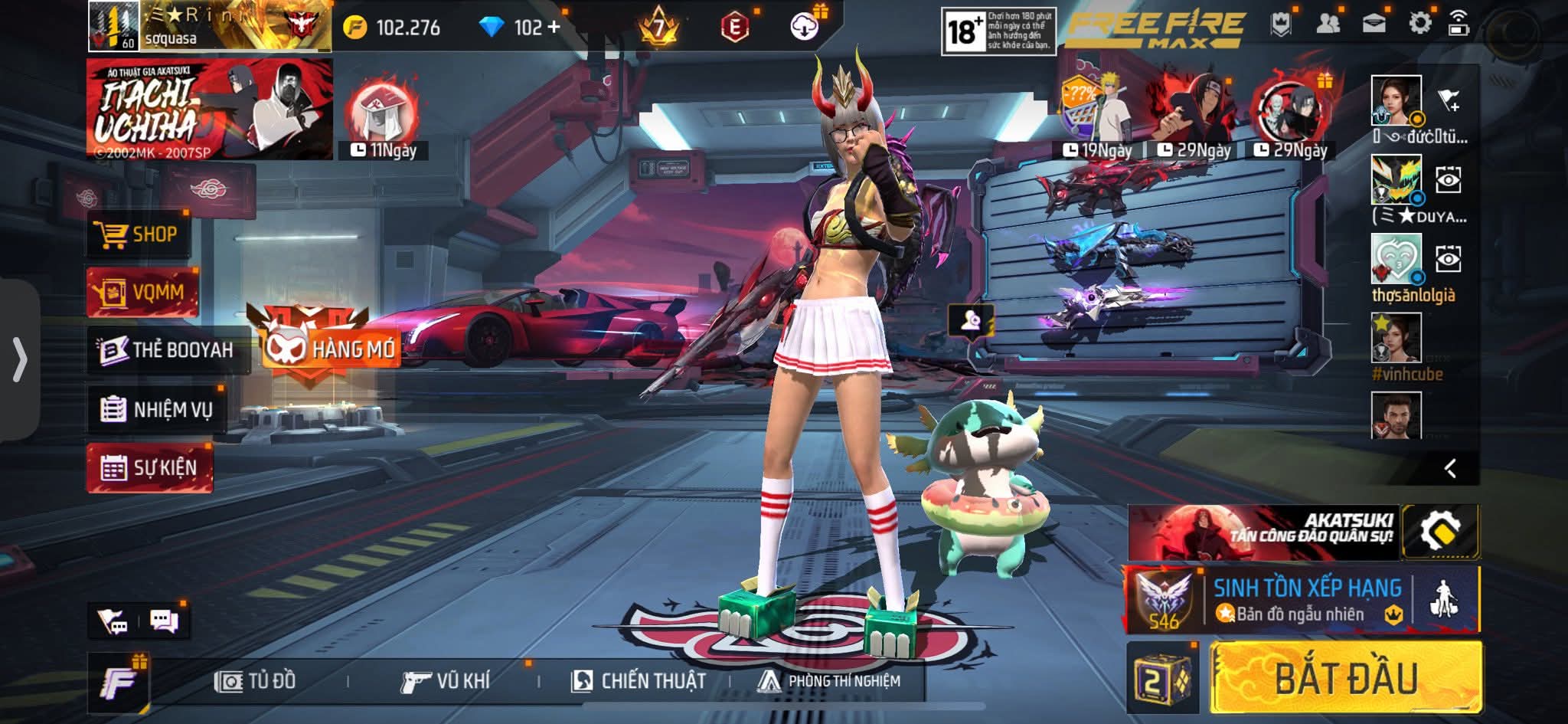The height and width of the screenshot is (724, 1568).
Task: Open the mail envelope icon
Action: pos(1374,24)
